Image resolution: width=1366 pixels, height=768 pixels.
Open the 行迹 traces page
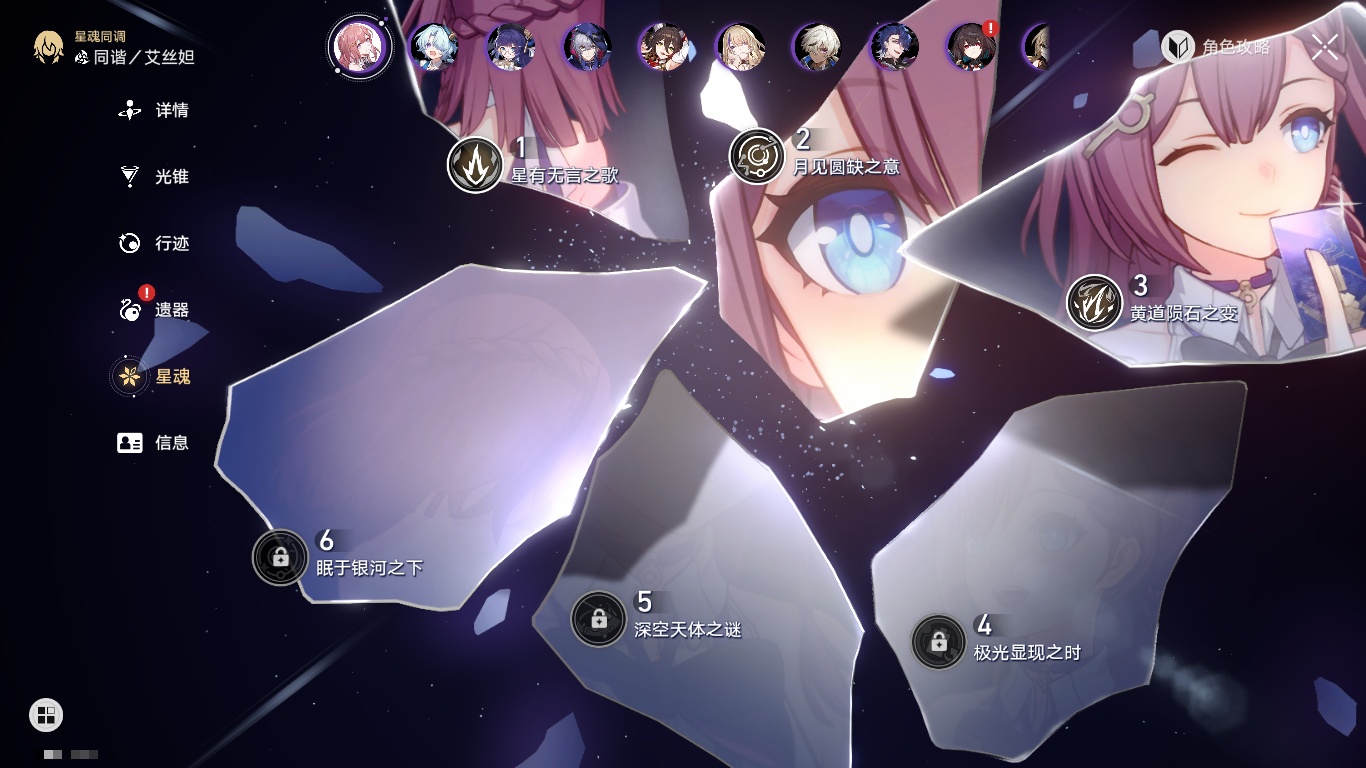[155, 243]
